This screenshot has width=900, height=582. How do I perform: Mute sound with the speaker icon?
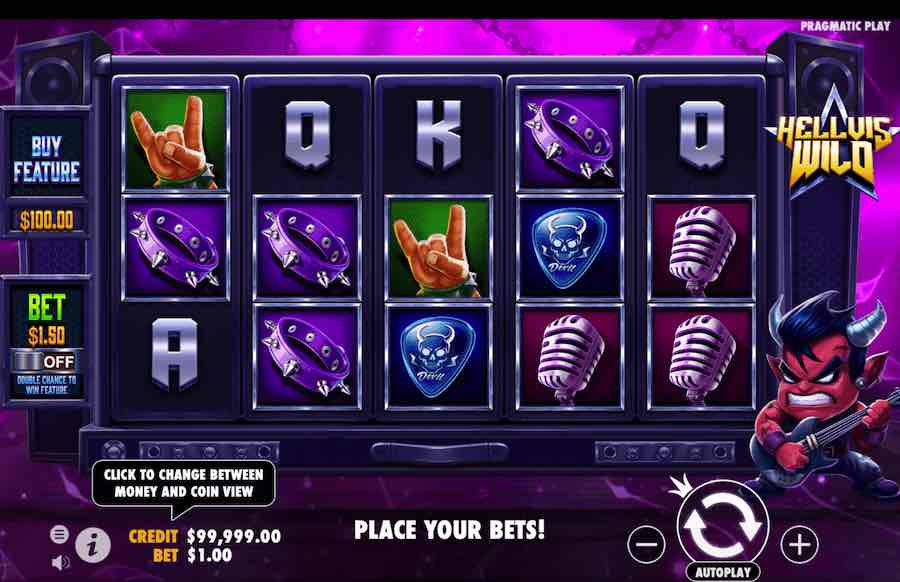(x=60, y=562)
